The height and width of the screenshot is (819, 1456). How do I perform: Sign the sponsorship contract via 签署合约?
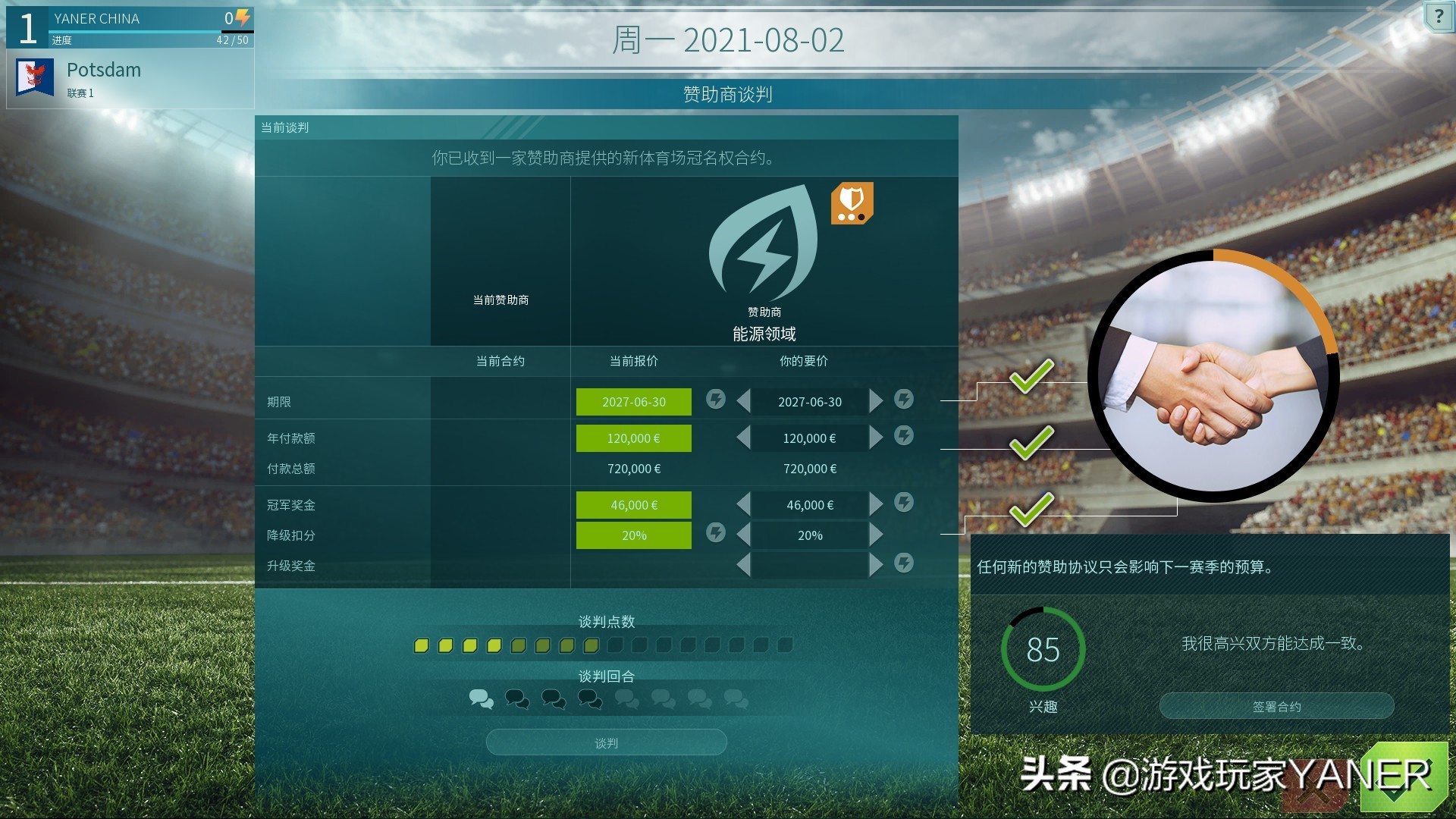pyautogui.click(x=1276, y=706)
